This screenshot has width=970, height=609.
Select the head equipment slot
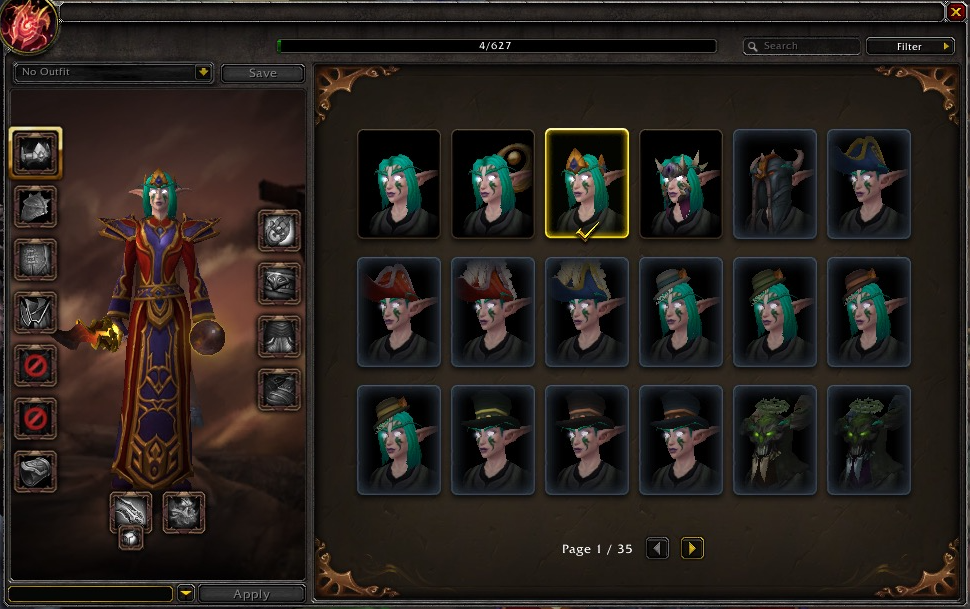(36, 153)
